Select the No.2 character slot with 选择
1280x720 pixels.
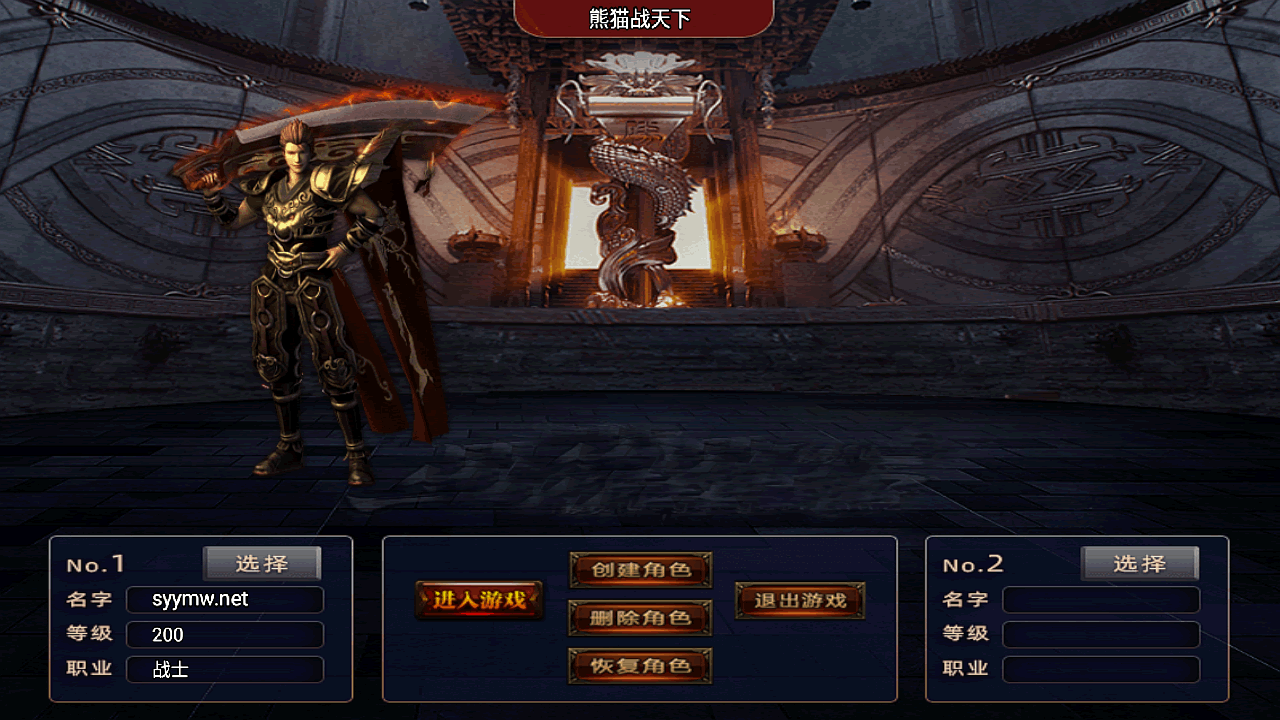1139,564
